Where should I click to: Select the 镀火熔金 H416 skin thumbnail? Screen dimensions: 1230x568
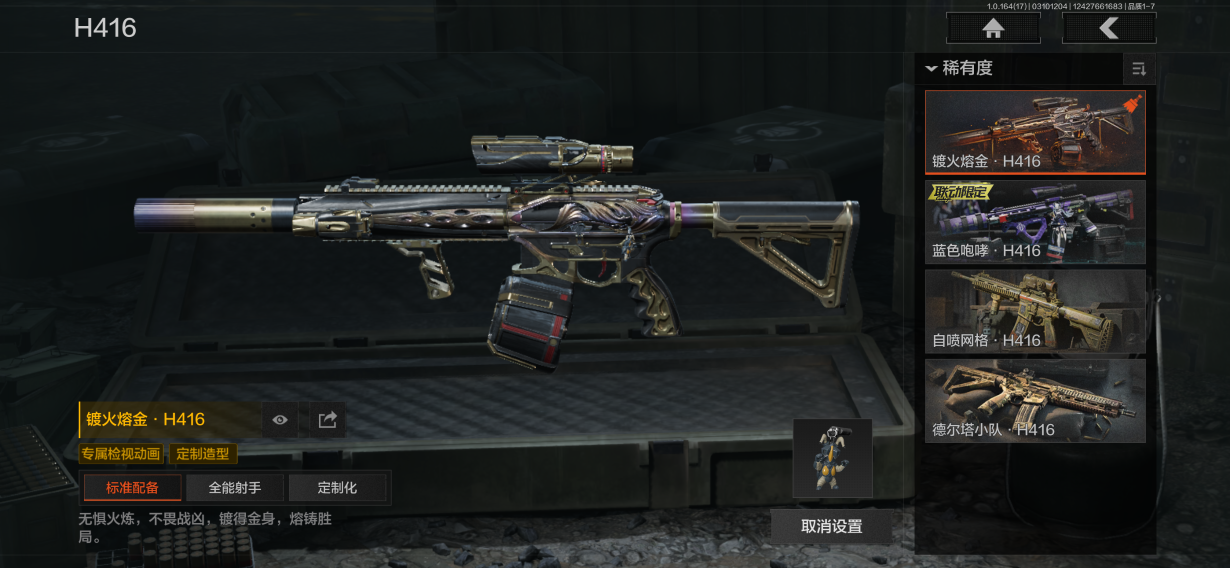point(1035,133)
